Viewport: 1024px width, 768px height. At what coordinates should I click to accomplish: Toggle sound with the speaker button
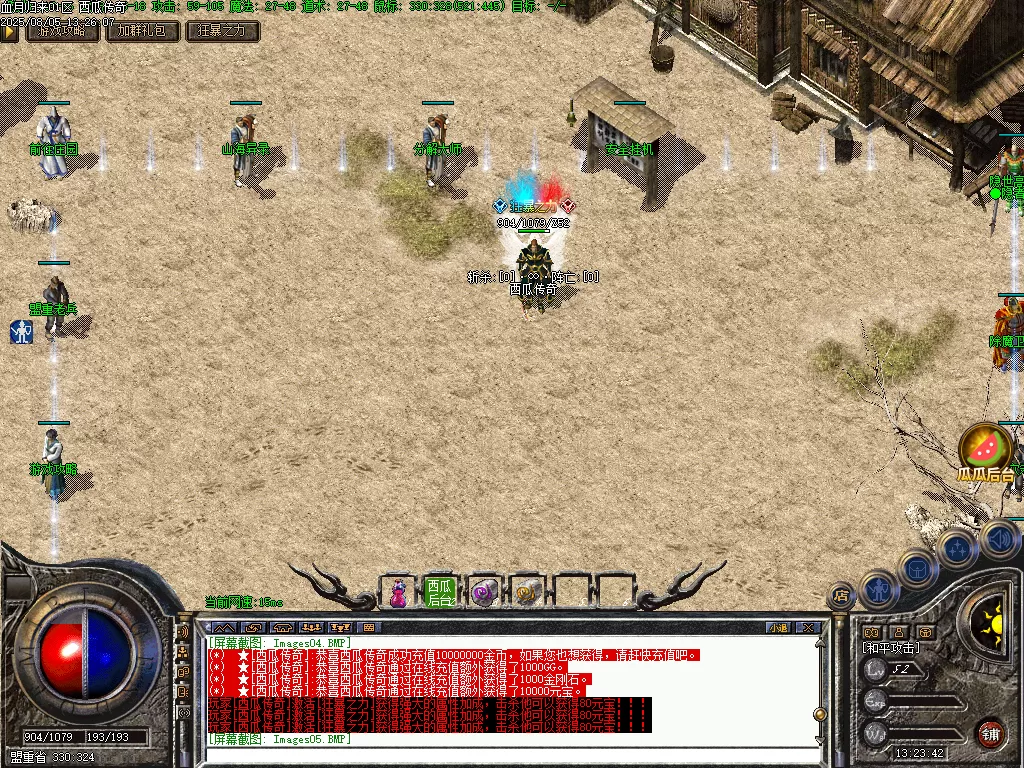pos(999,538)
